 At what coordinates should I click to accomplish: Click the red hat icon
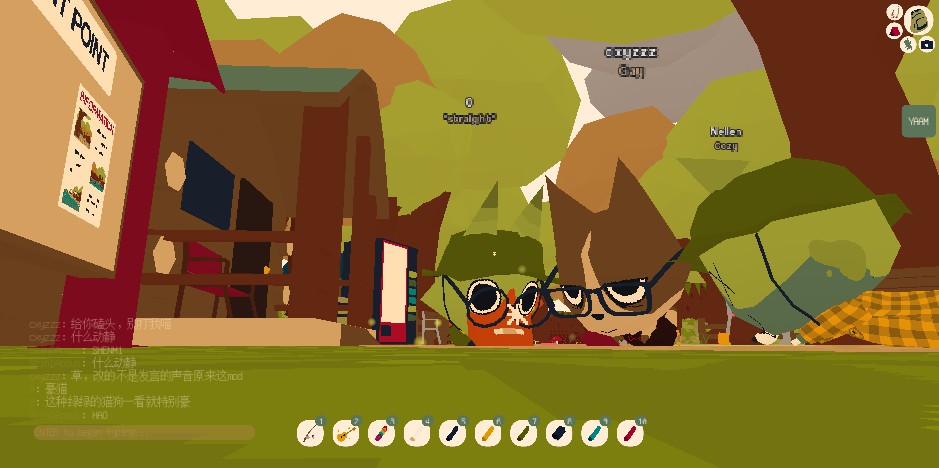[895, 31]
